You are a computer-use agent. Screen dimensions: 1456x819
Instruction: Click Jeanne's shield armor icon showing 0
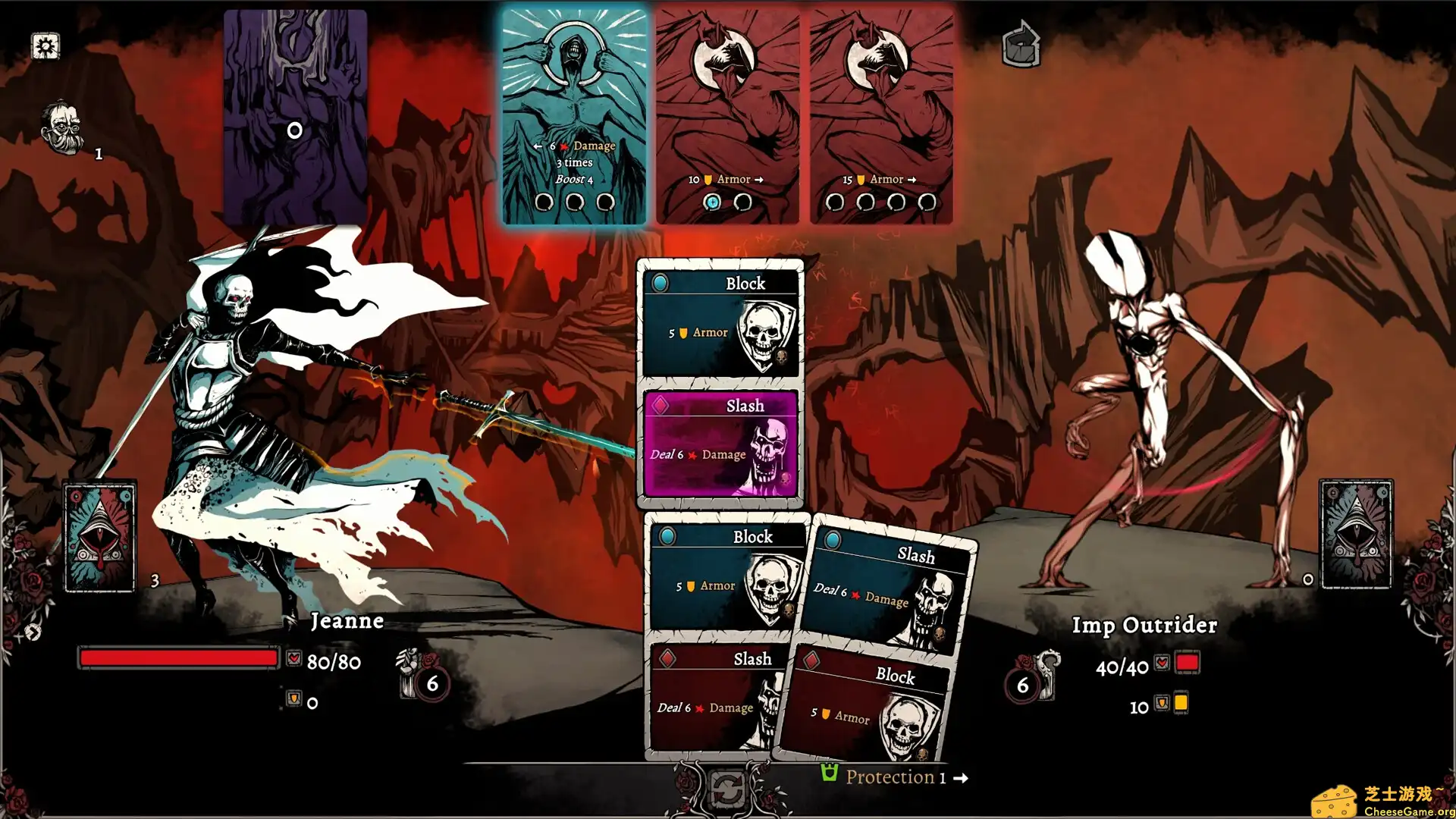tap(293, 702)
